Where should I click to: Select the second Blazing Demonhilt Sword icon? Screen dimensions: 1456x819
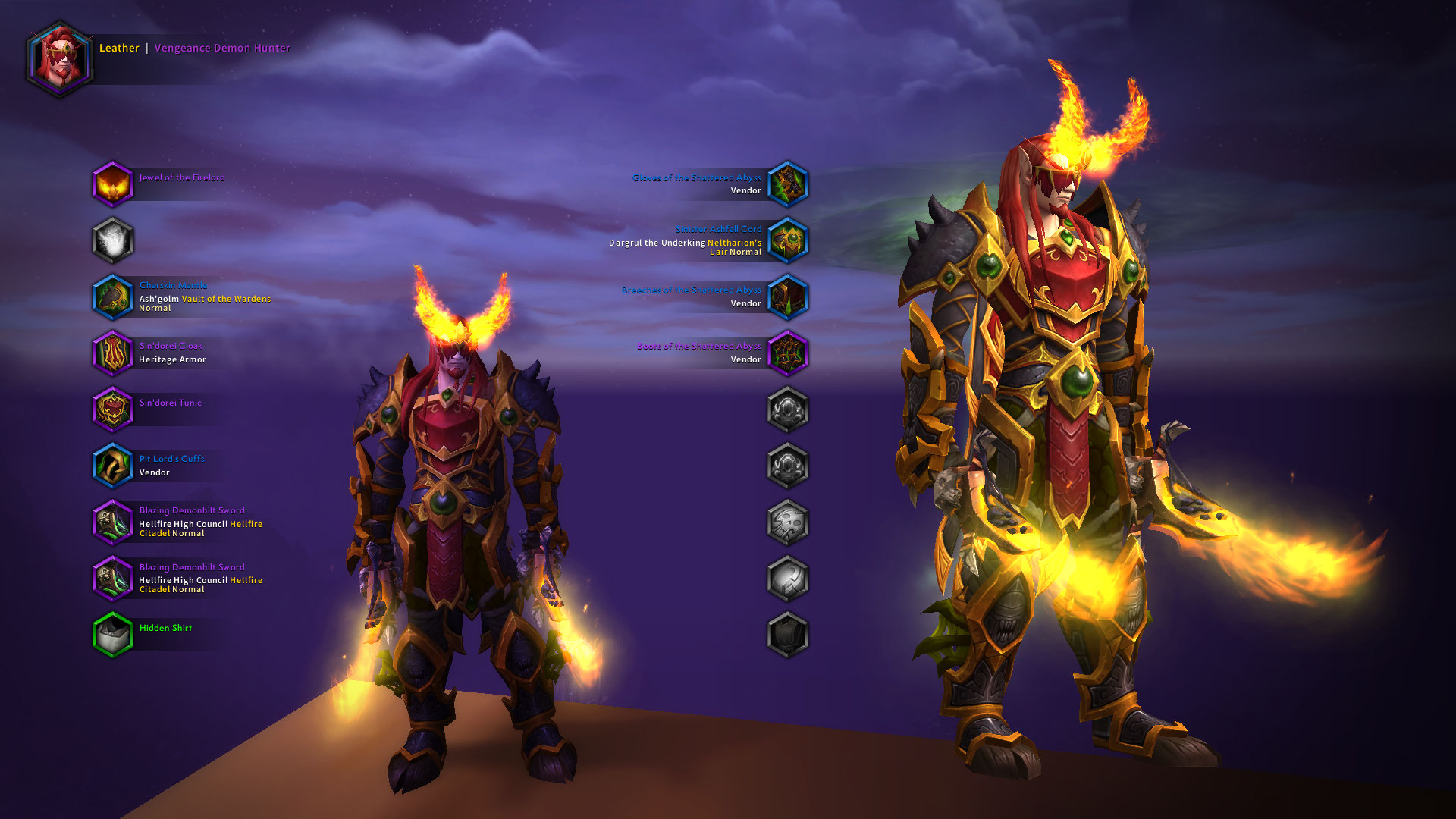pyautogui.click(x=114, y=579)
